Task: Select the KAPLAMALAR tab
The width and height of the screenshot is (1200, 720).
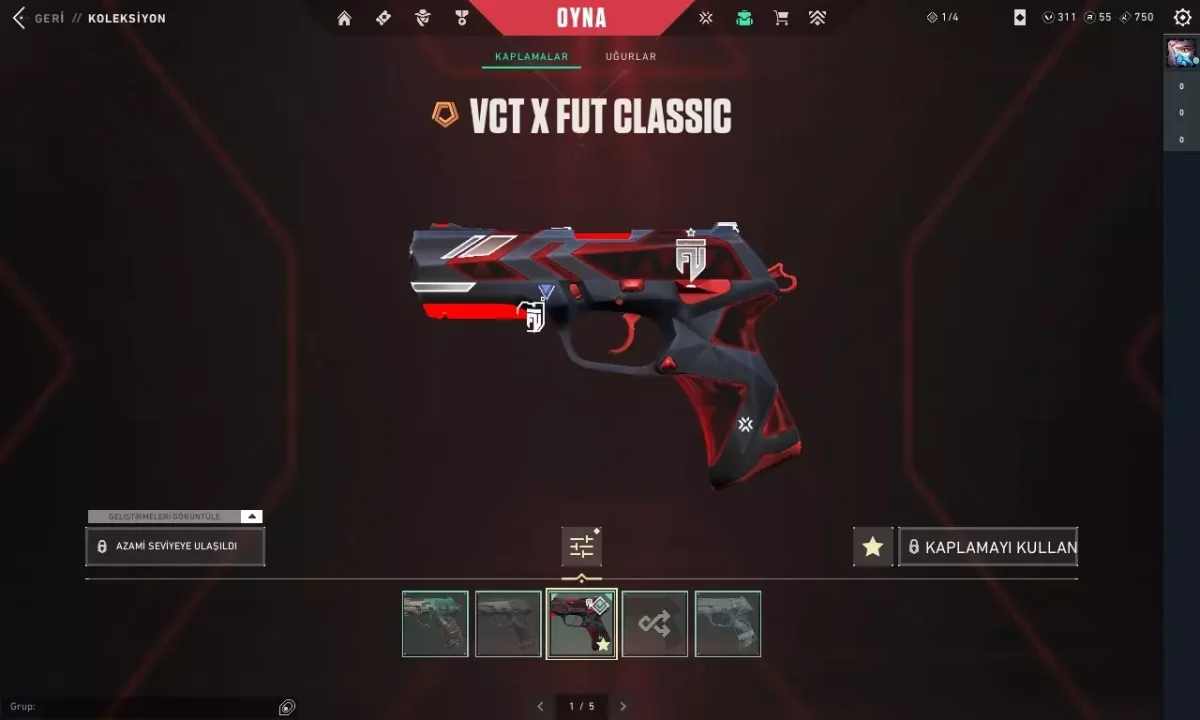Action: click(x=531, y=57)
